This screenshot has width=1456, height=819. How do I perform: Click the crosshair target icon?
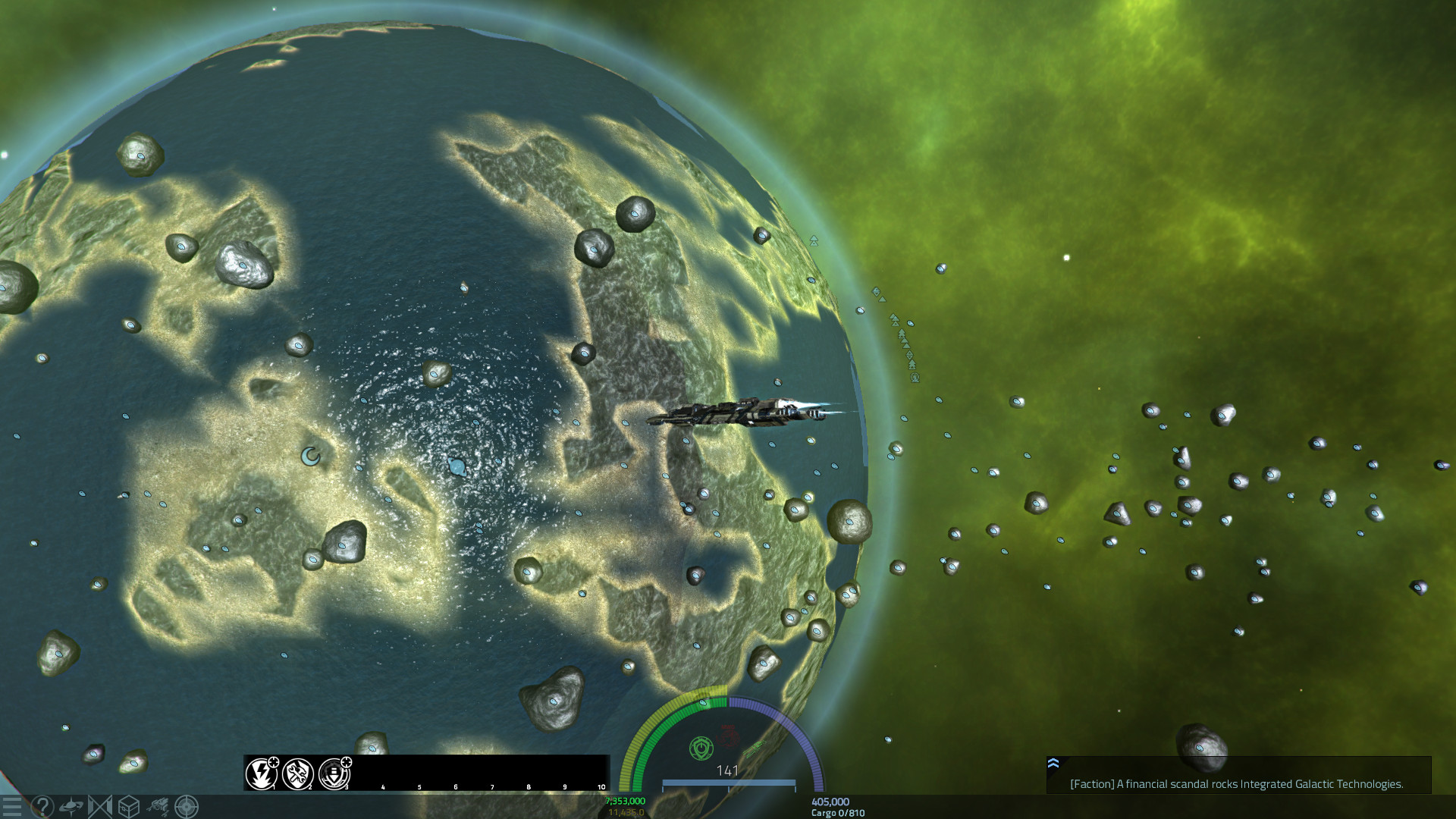(x=187, y=806)
